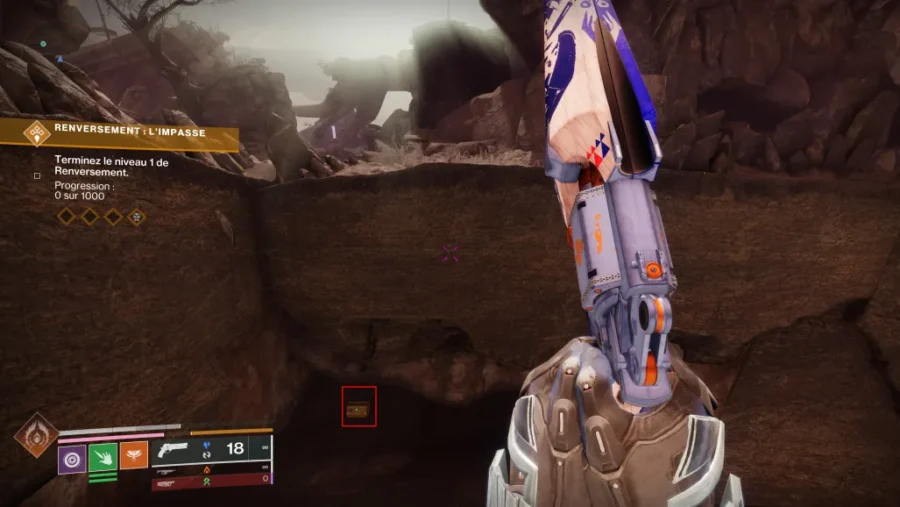This screenshot has width=900, height=507.
Task: Toggle the objective checkbox for Renversement level 1
Action: (x=37, y=175)
